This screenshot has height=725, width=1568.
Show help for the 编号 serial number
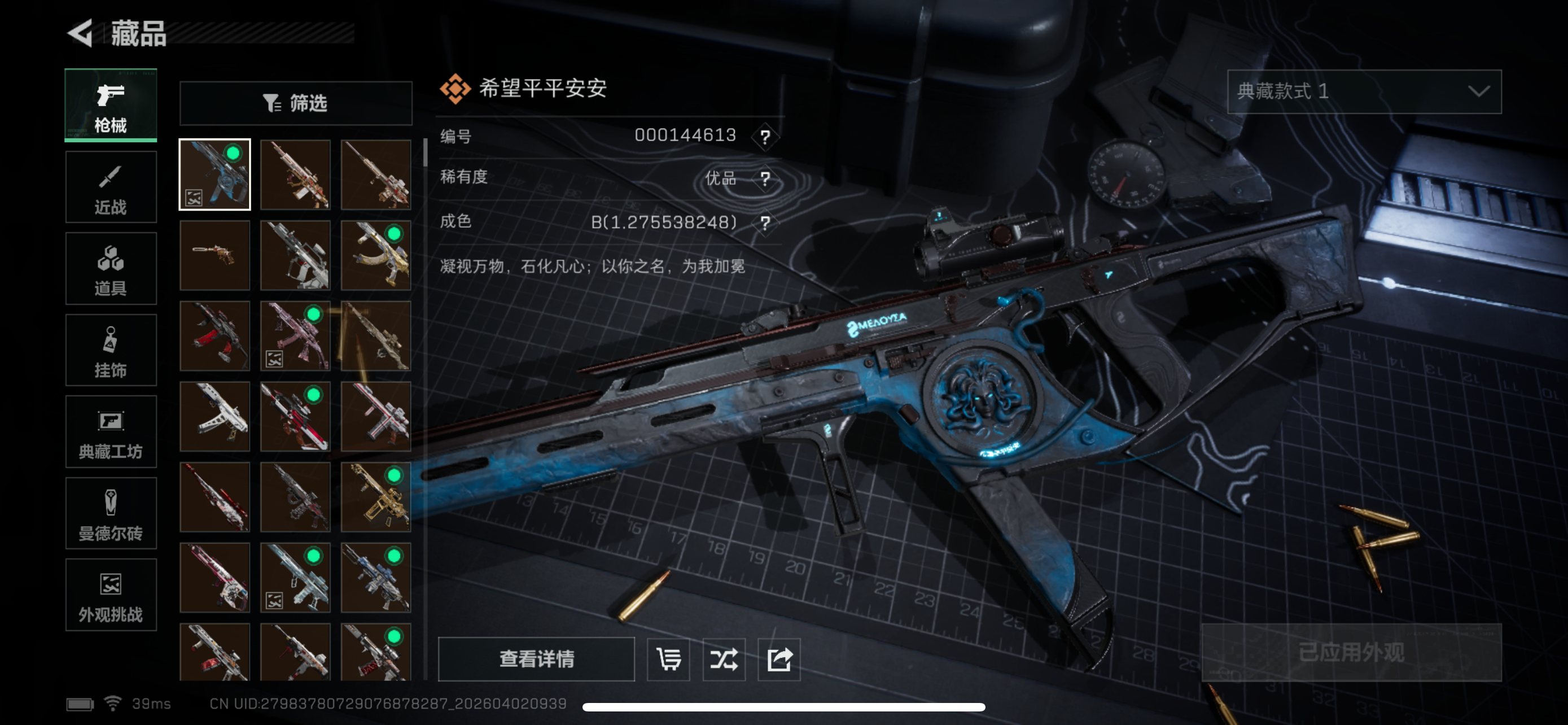765,136
